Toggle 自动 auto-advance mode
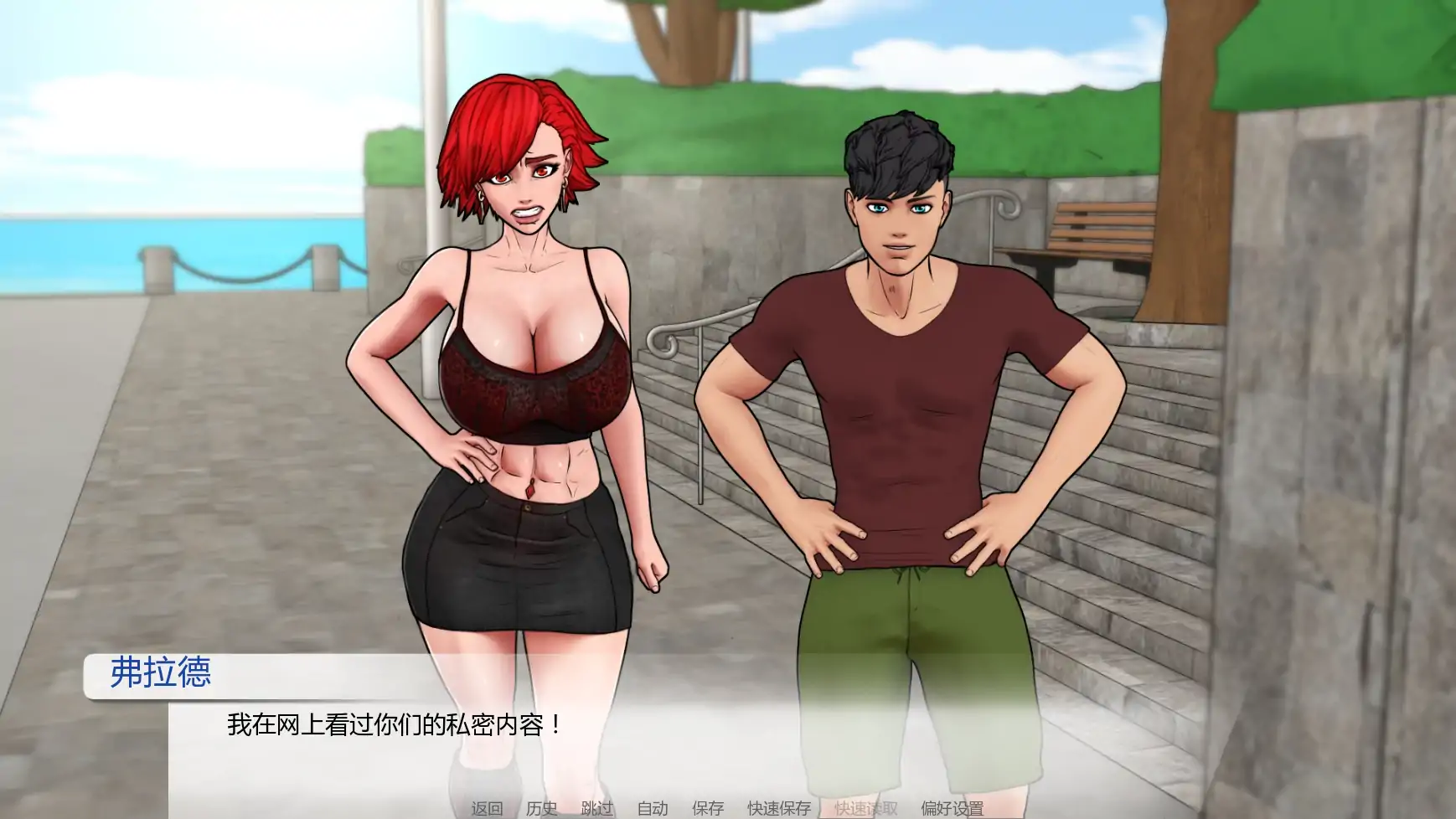Screen dimensions: 1456x819 [652, 808]
